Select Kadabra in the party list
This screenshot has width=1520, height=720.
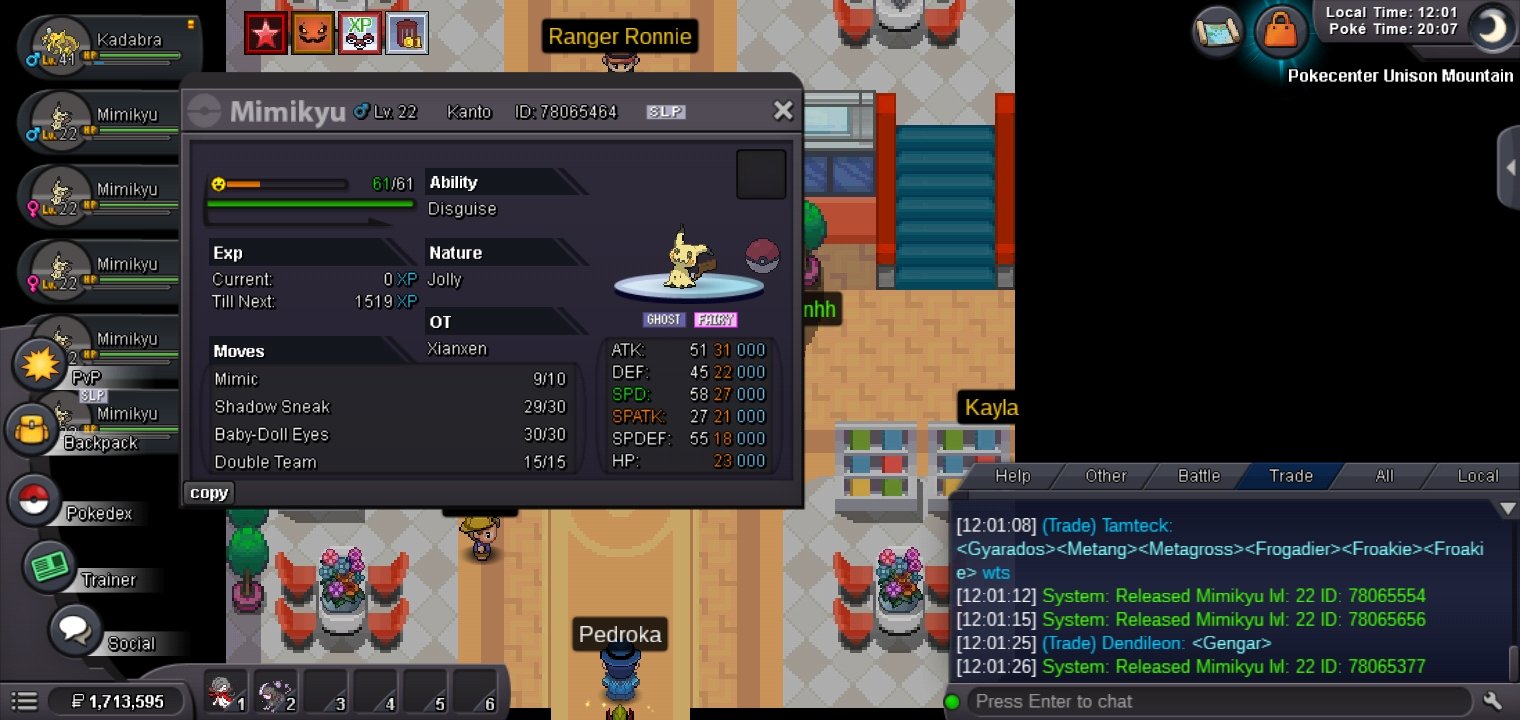pos(110,48)
